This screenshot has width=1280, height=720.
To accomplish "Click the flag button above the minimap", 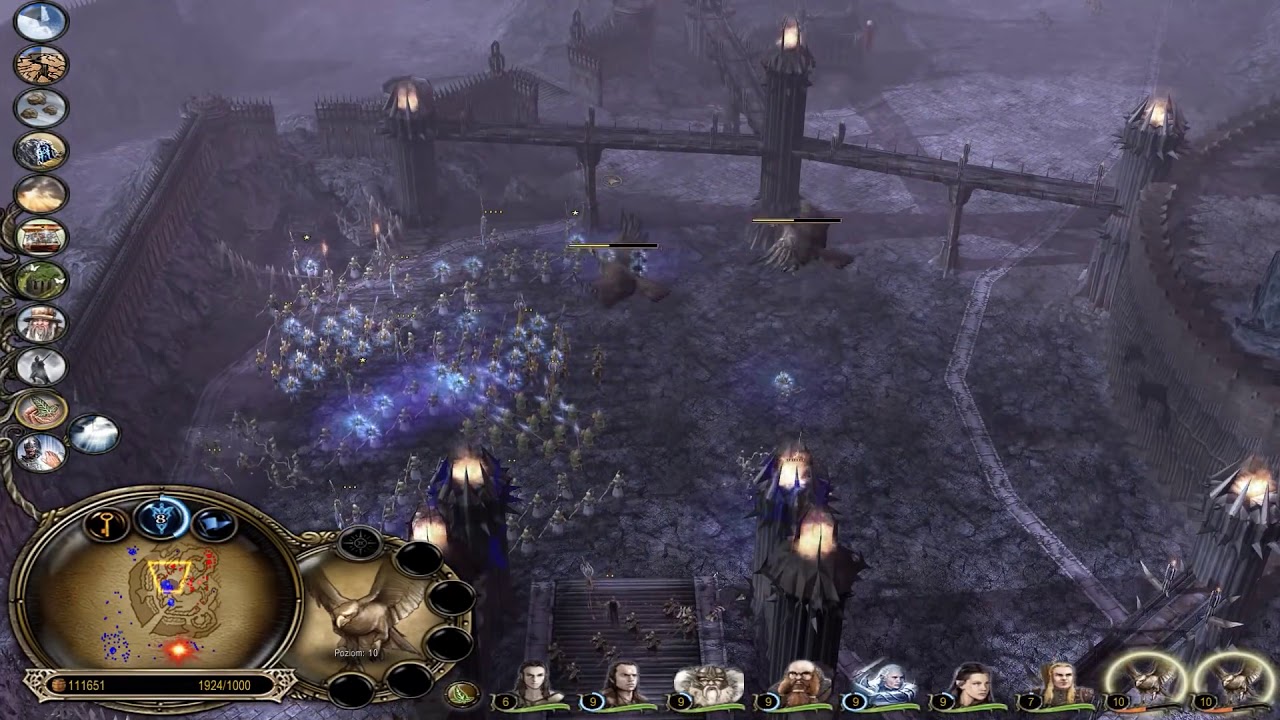I will tap(211, 523).
